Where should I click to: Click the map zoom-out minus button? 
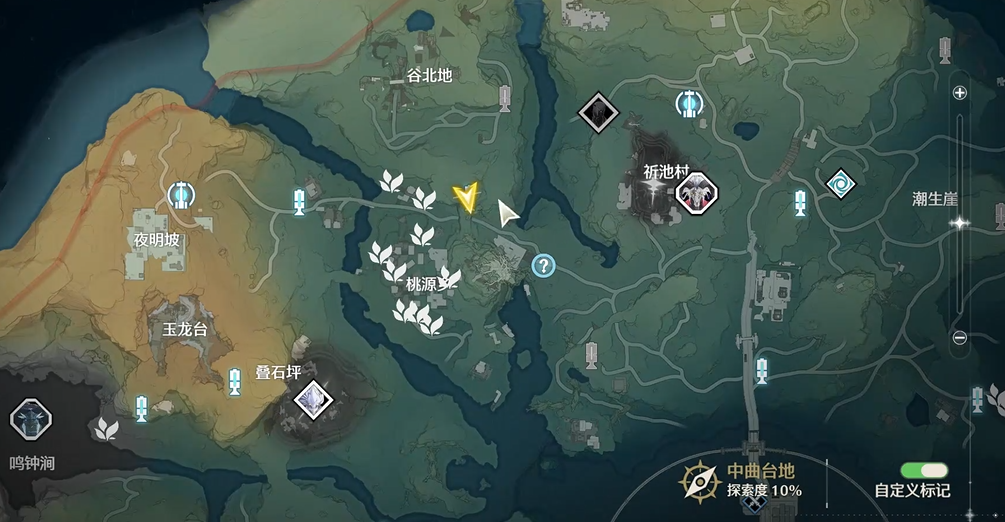pyautogui.click(x=960, y=338)
